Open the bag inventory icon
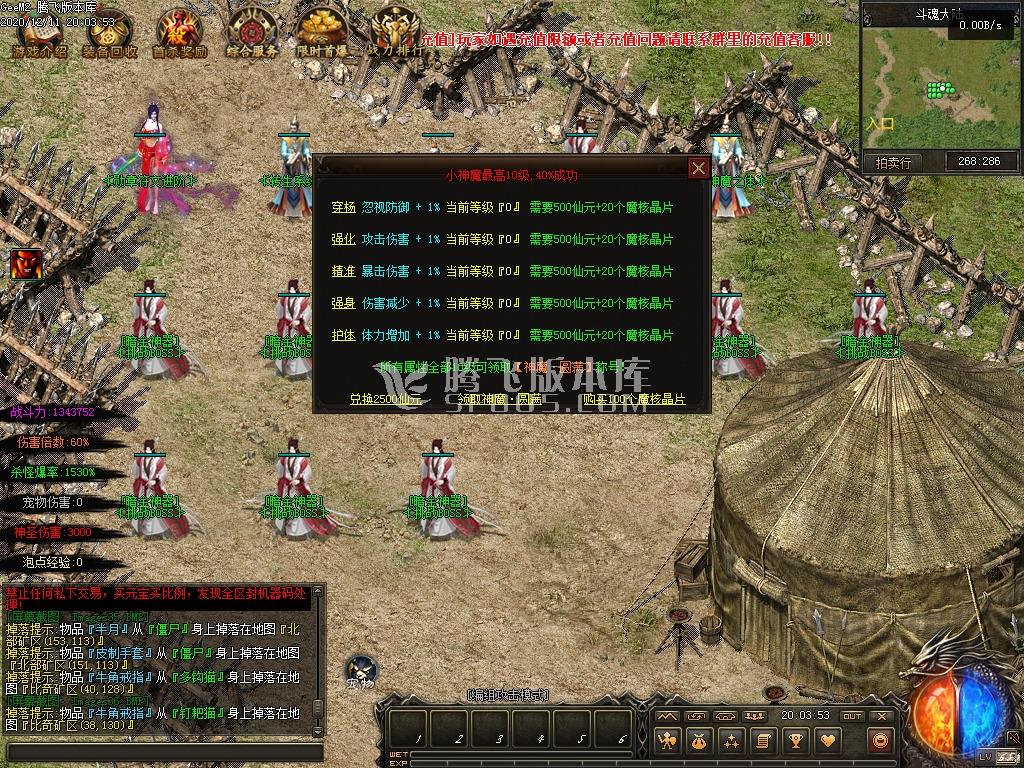This screenshot has width=1024, height=768. (697, 741)
